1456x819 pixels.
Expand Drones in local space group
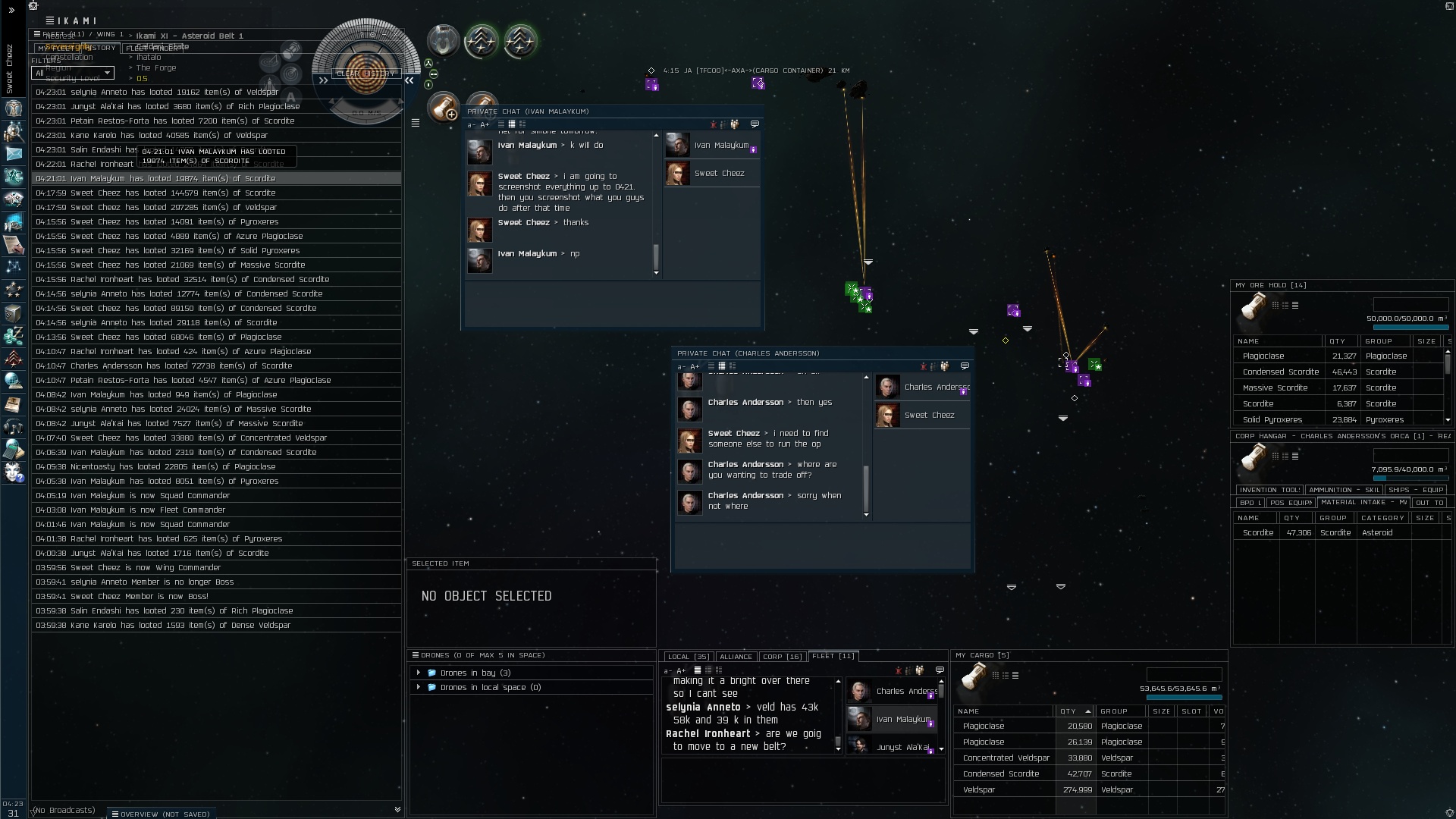(x=419, y=687)
